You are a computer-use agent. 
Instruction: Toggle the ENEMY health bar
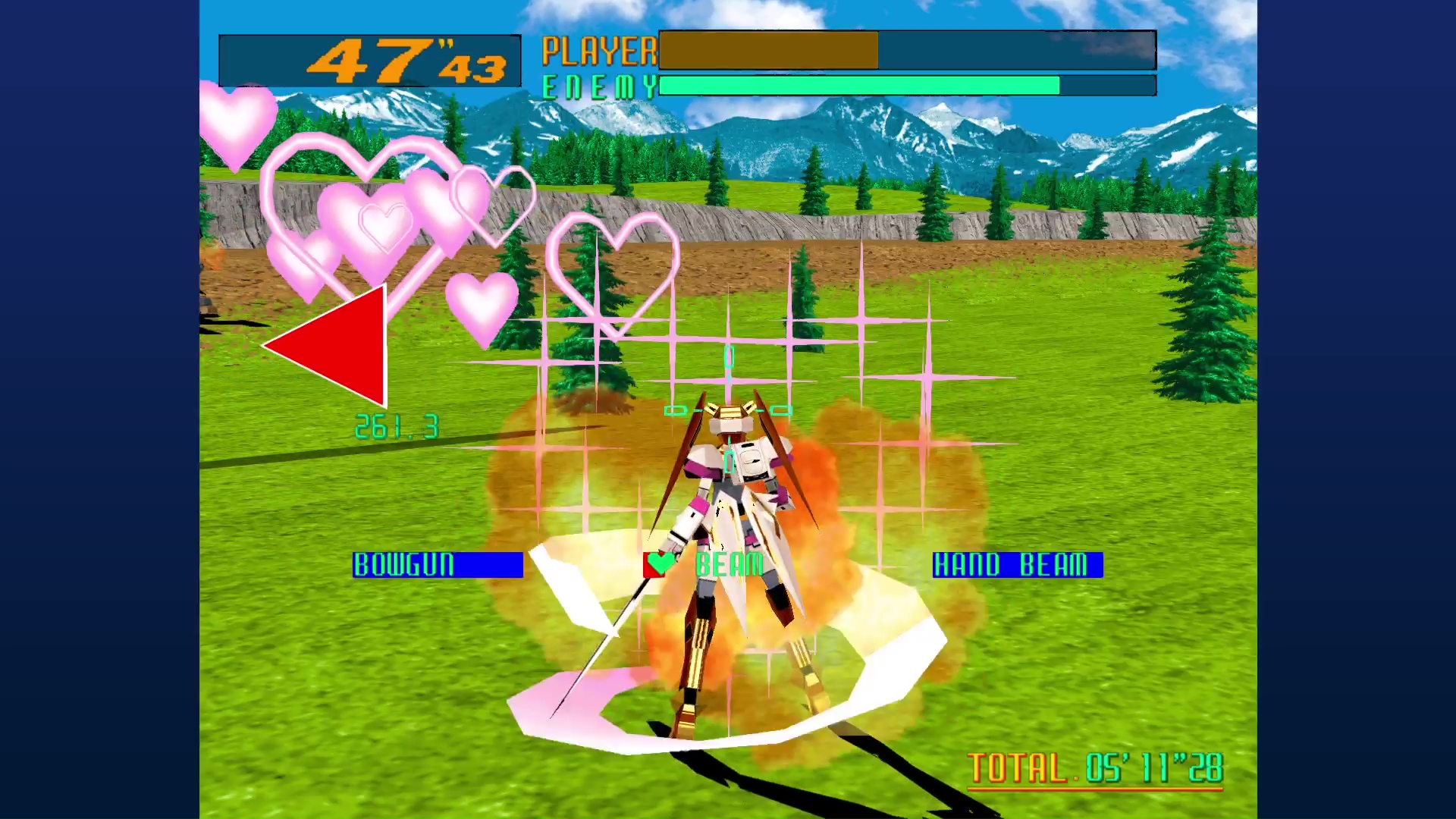click(906, 86)
